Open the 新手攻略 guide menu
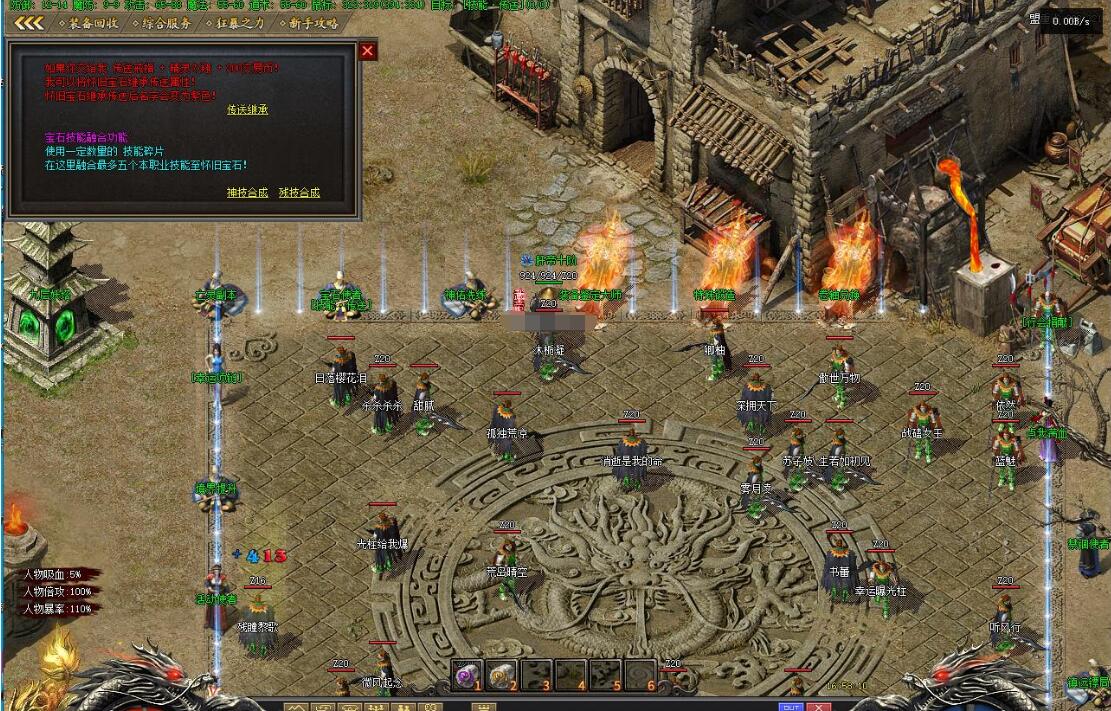This screenshot has height=711, width=1111. point(311,22)
